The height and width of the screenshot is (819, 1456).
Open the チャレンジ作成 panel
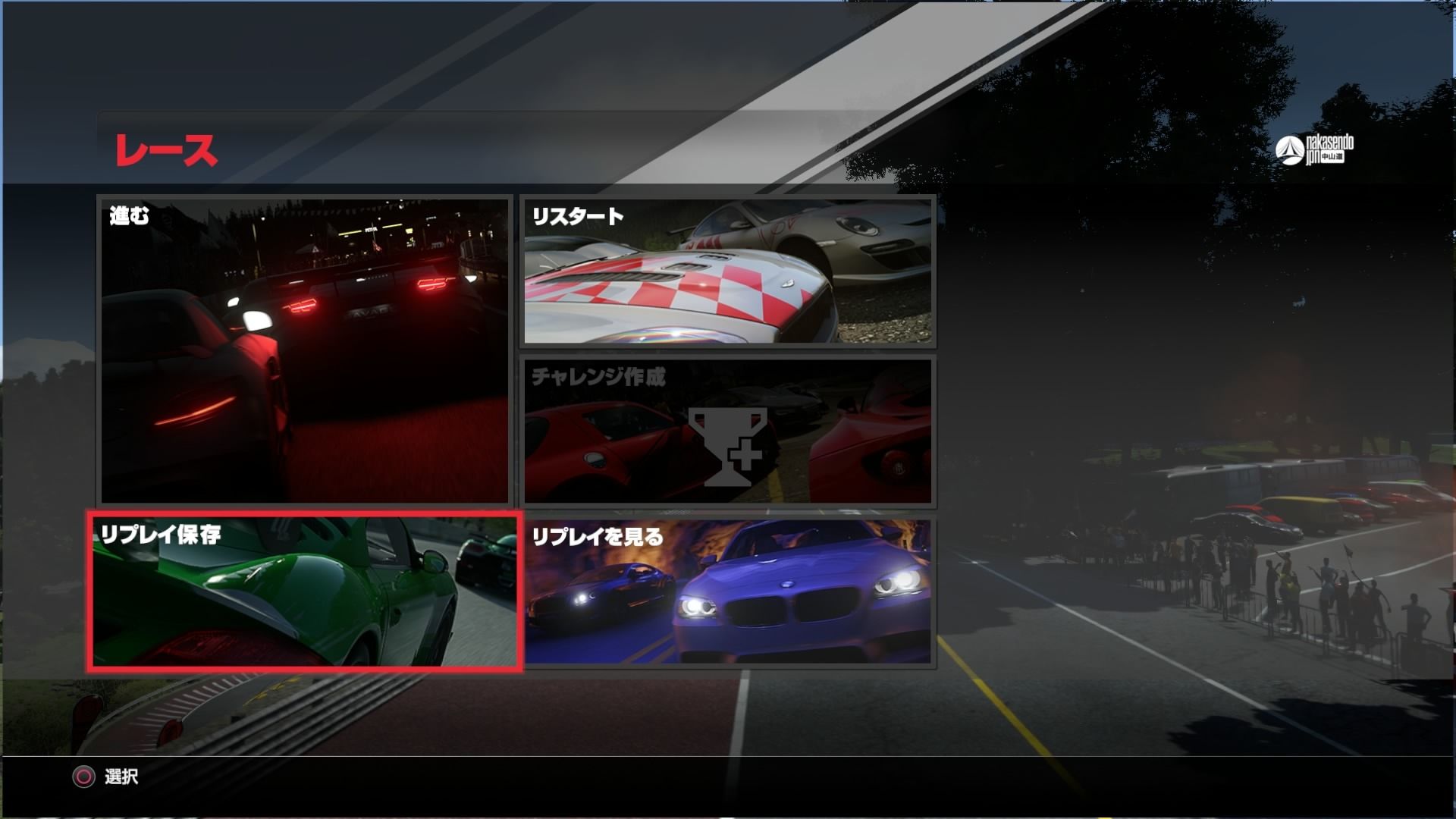point(726,432)
